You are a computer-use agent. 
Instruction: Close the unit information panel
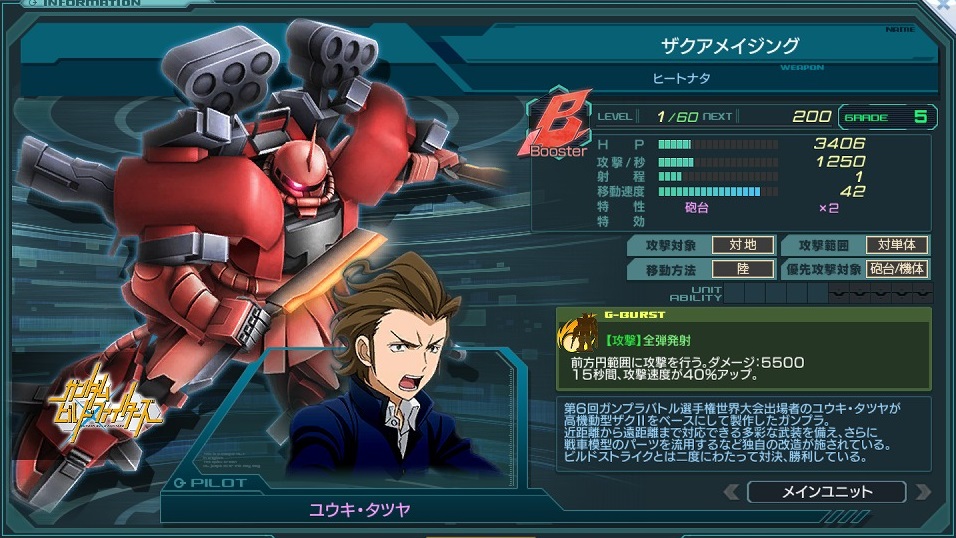point(946,6)
